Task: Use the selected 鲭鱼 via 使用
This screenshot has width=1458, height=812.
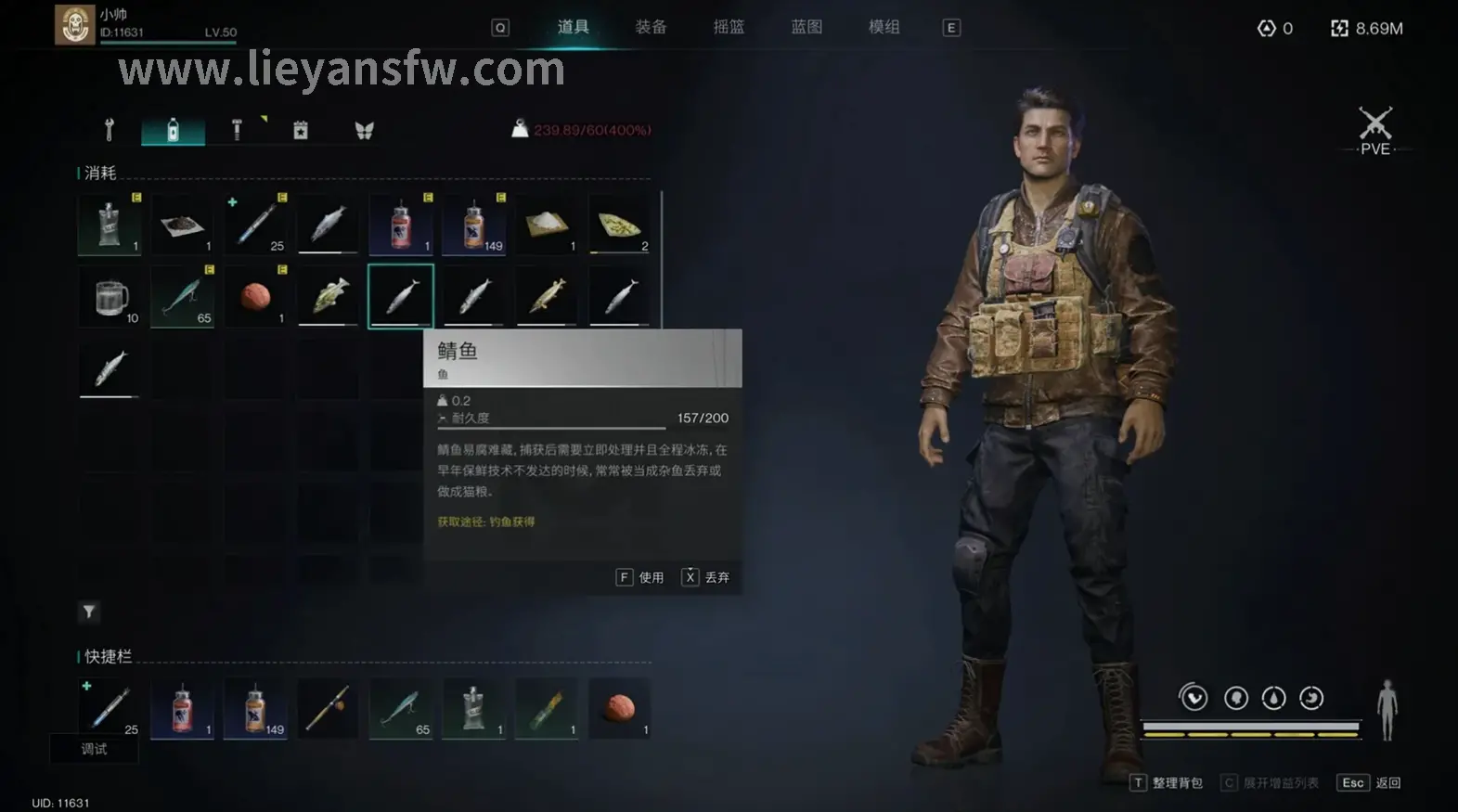Action: [x=641, y=577]
